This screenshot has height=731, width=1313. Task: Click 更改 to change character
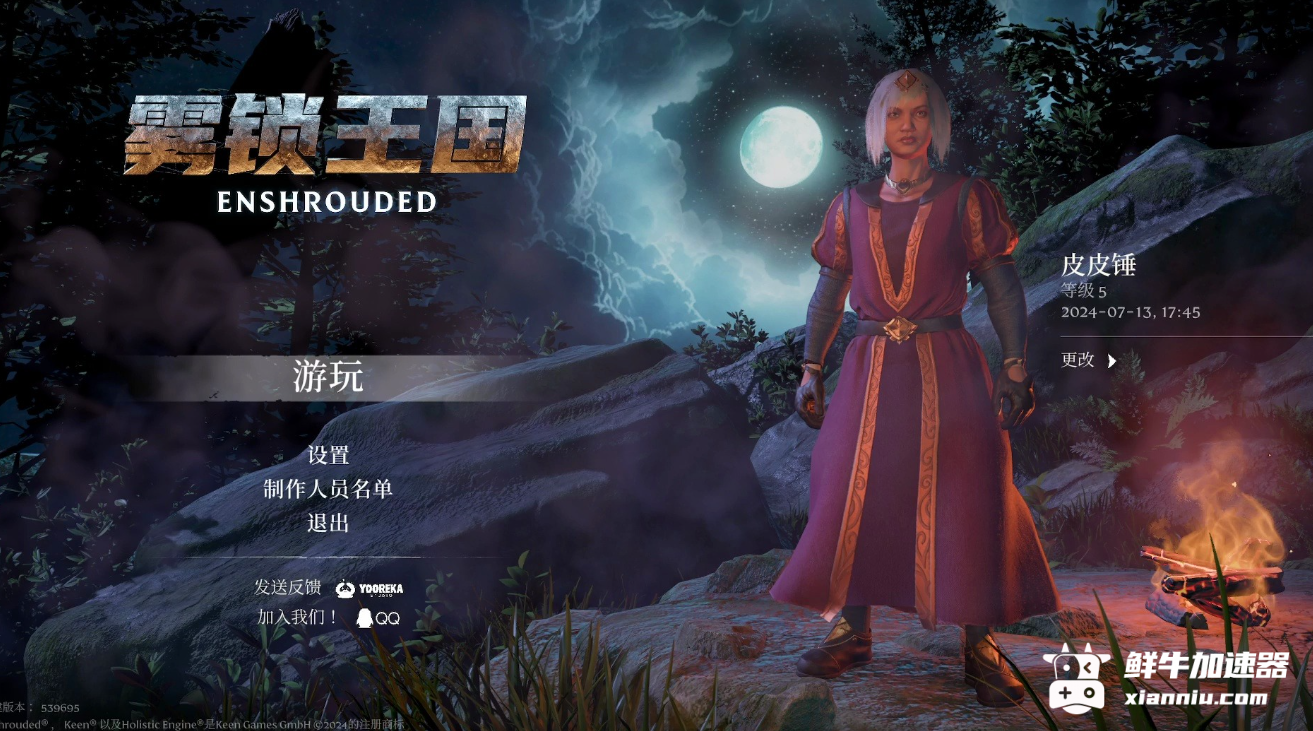click(1088, 360)
